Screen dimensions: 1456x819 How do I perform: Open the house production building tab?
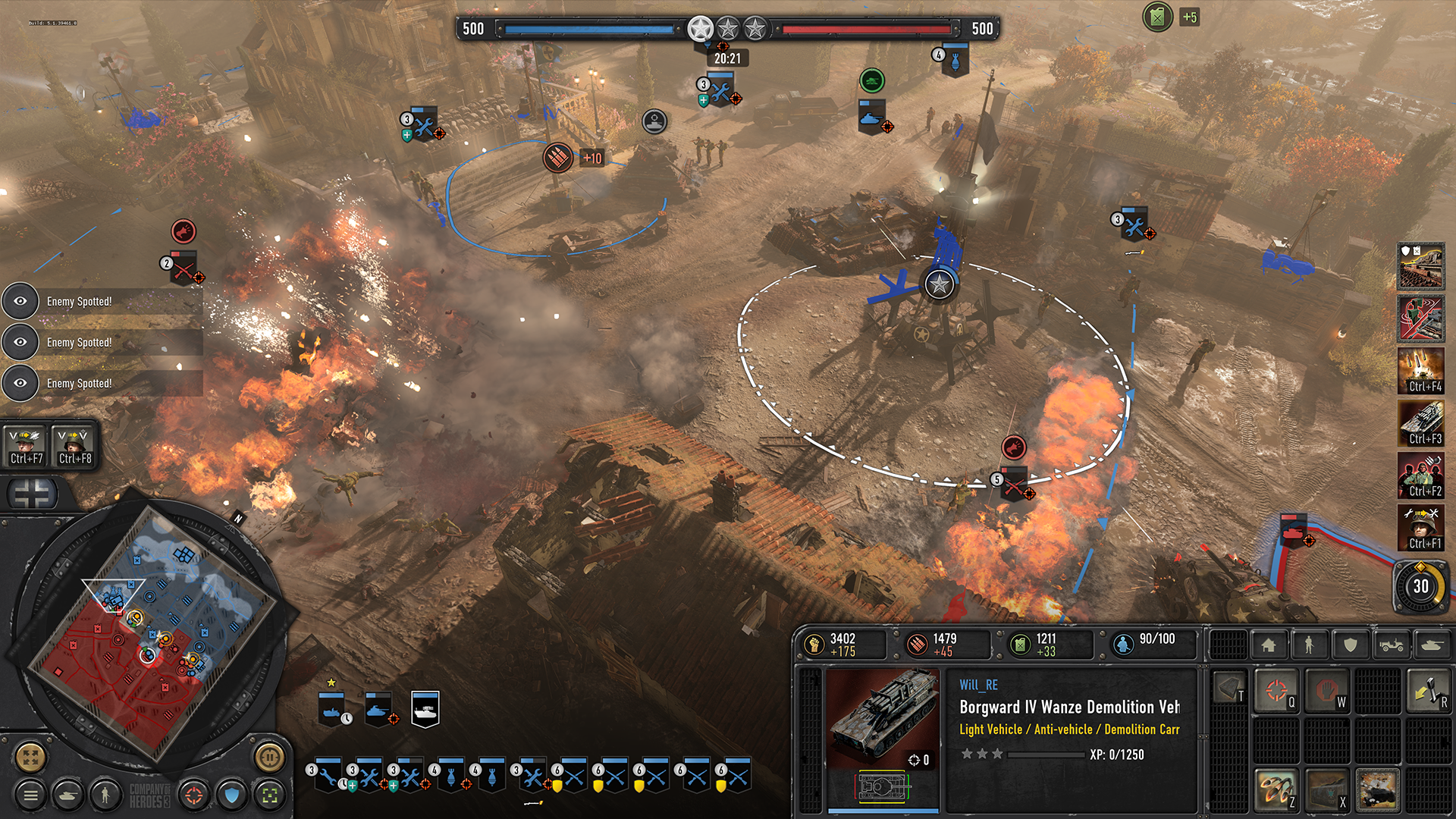coord(1269,645)
